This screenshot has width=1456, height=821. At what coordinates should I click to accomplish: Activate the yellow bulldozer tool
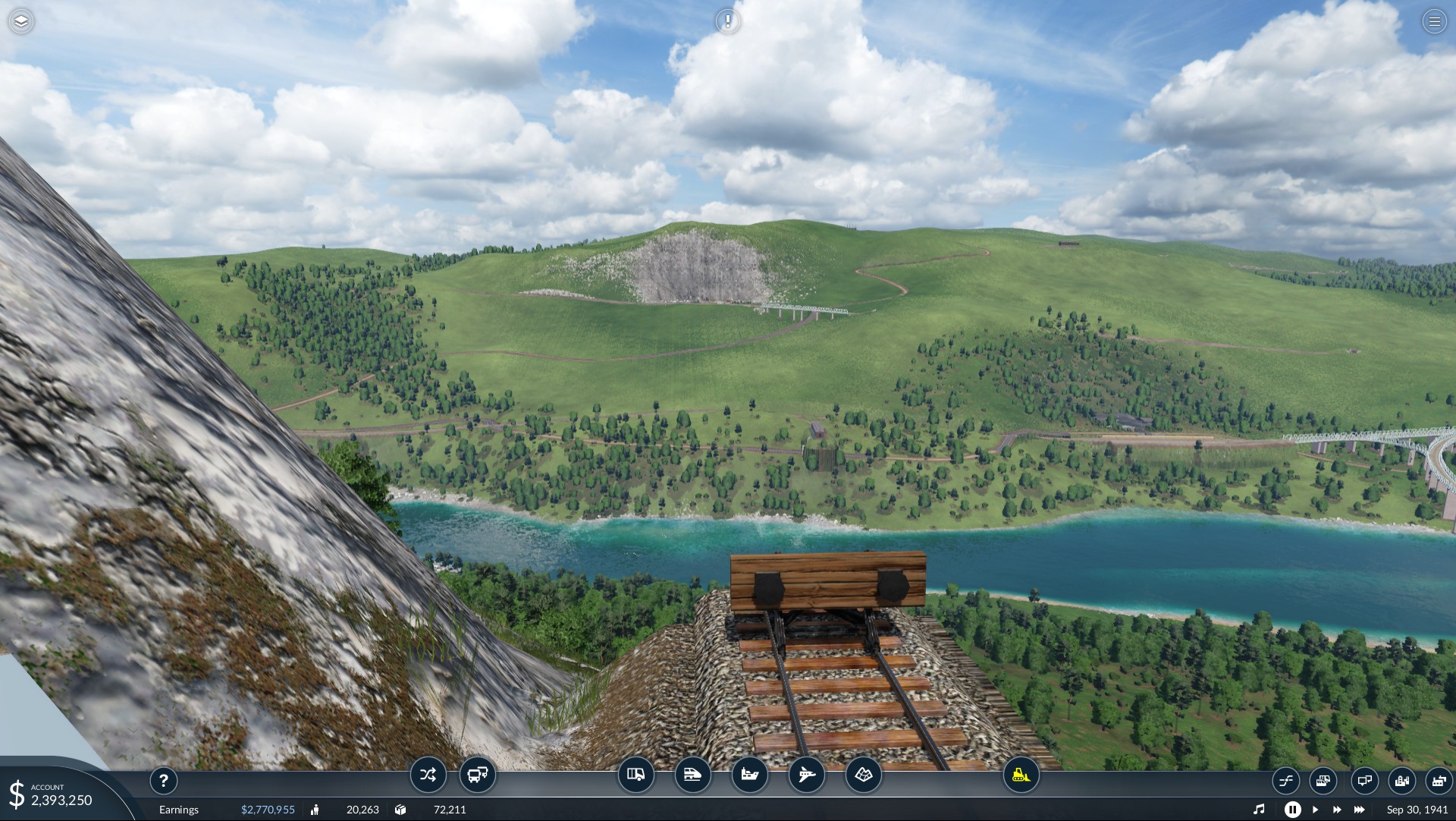point(1021,775)
